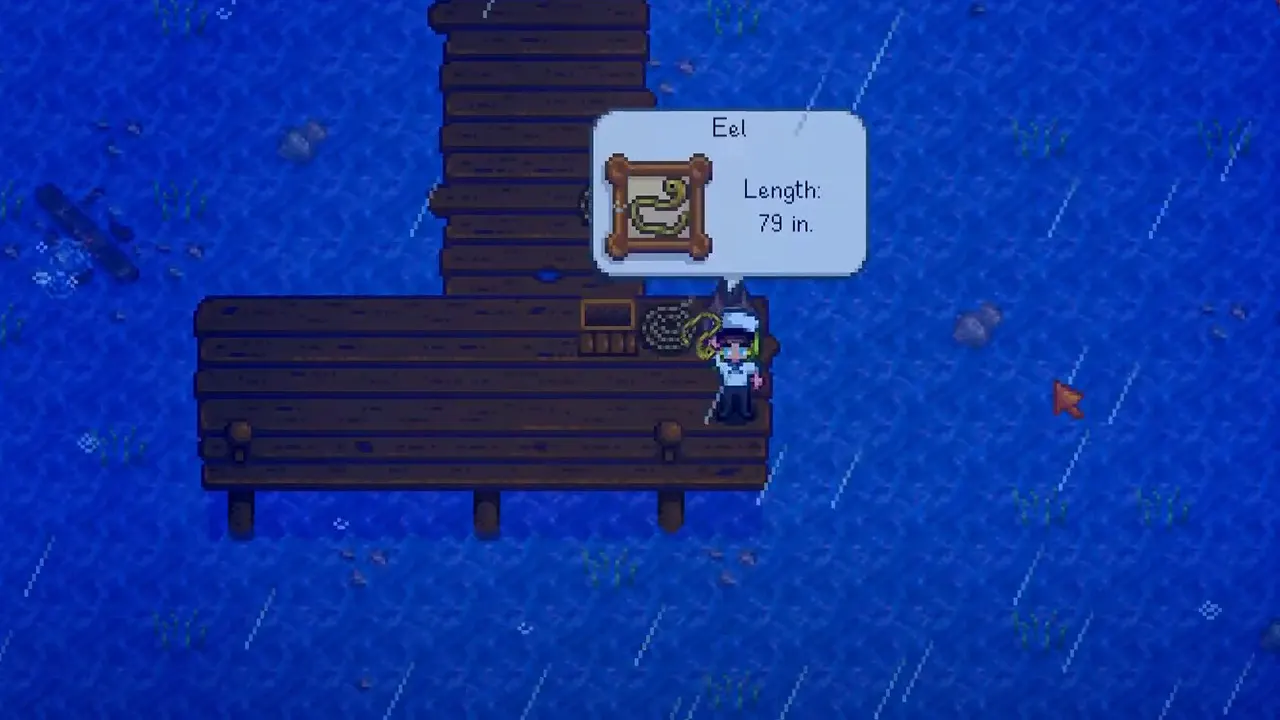Image resolution: width=1280 pixels, height=720 pixels.
Task: Select the framed Eel icon in the popup
Action: point(657,205)
